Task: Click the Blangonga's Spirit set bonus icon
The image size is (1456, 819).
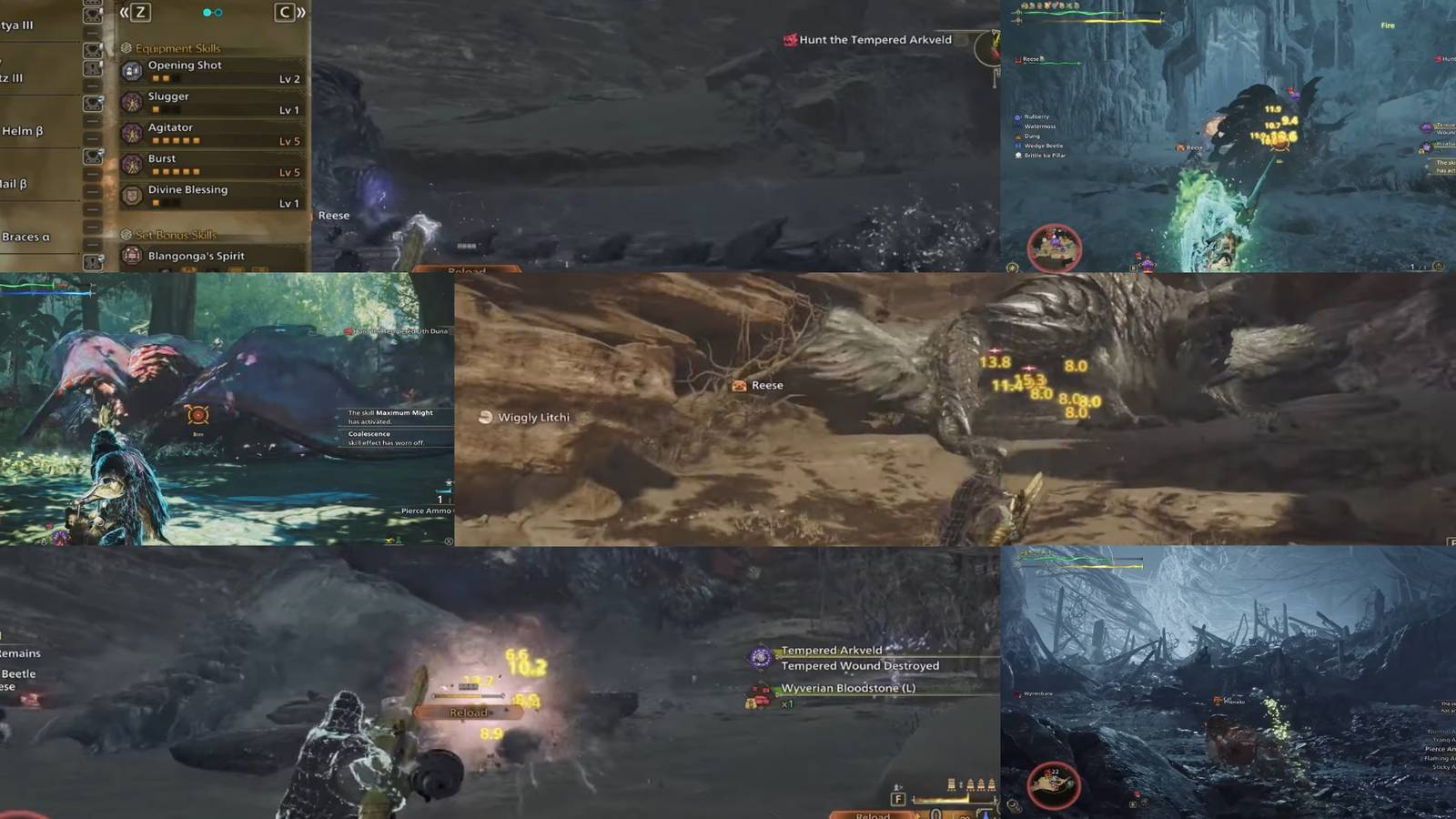Action: click(x=134, y=256)
